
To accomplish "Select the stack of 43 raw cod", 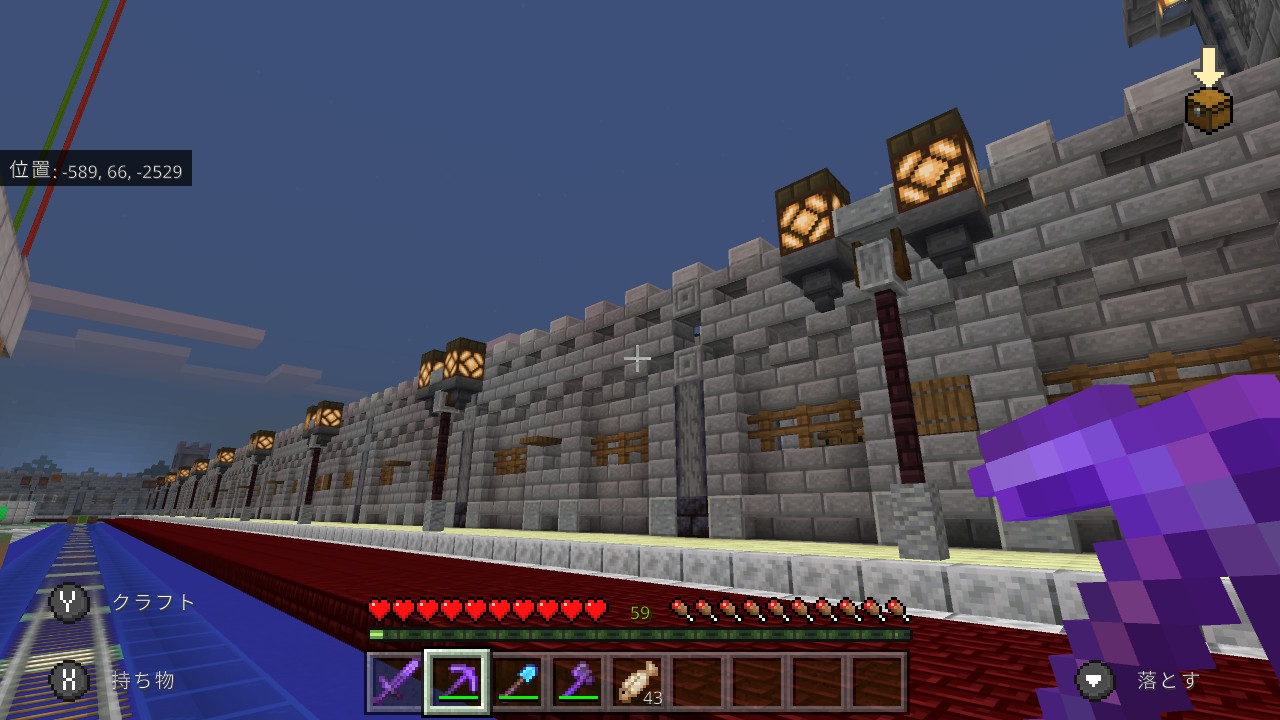I will click(x=638, y=681).
